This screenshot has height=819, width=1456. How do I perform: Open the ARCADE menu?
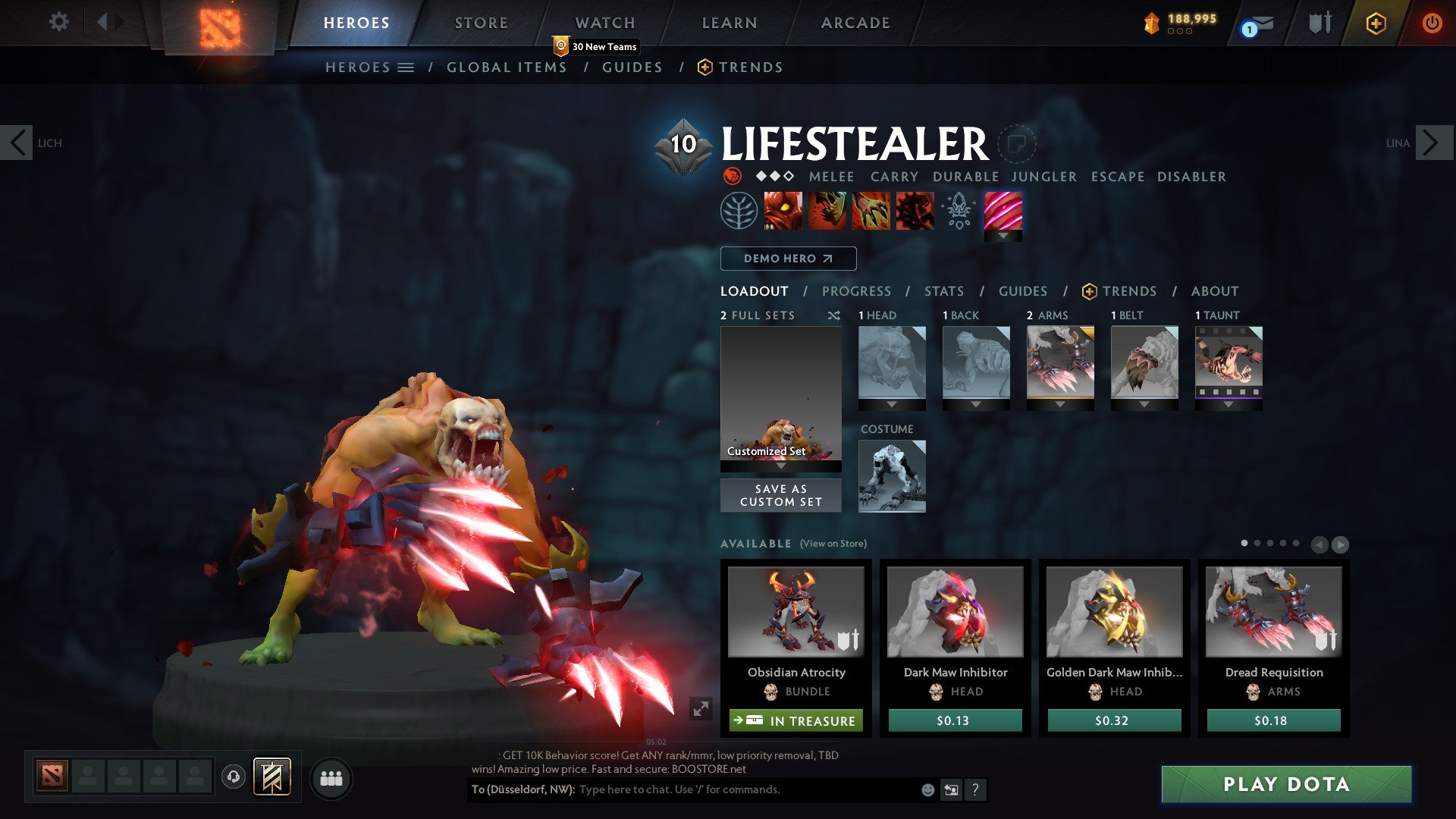click(x=855, y=23)
